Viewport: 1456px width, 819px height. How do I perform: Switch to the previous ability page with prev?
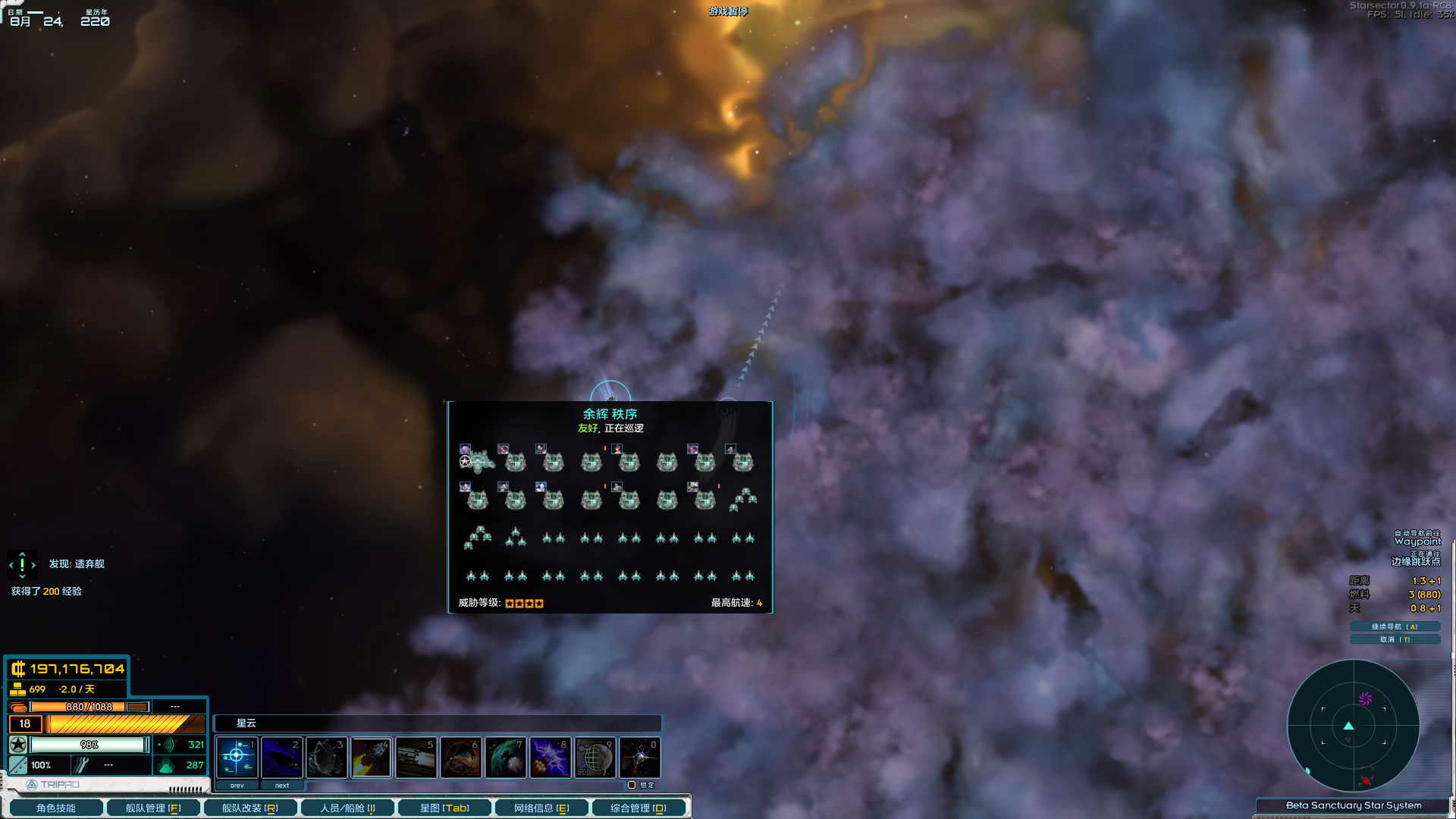pyautogui.click(x=236, y=785)
